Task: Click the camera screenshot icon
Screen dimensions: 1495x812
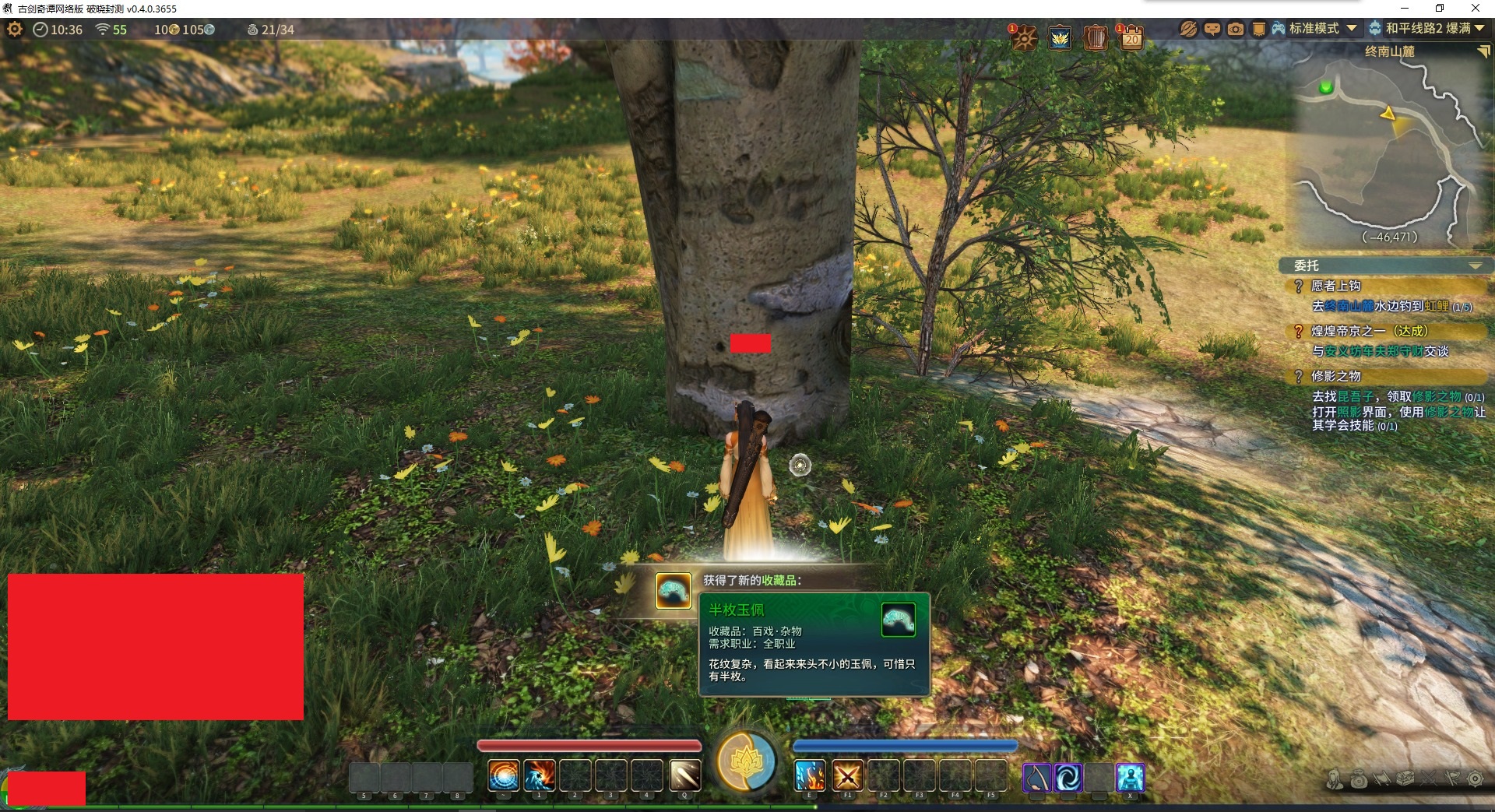Action: [1236, 29]
